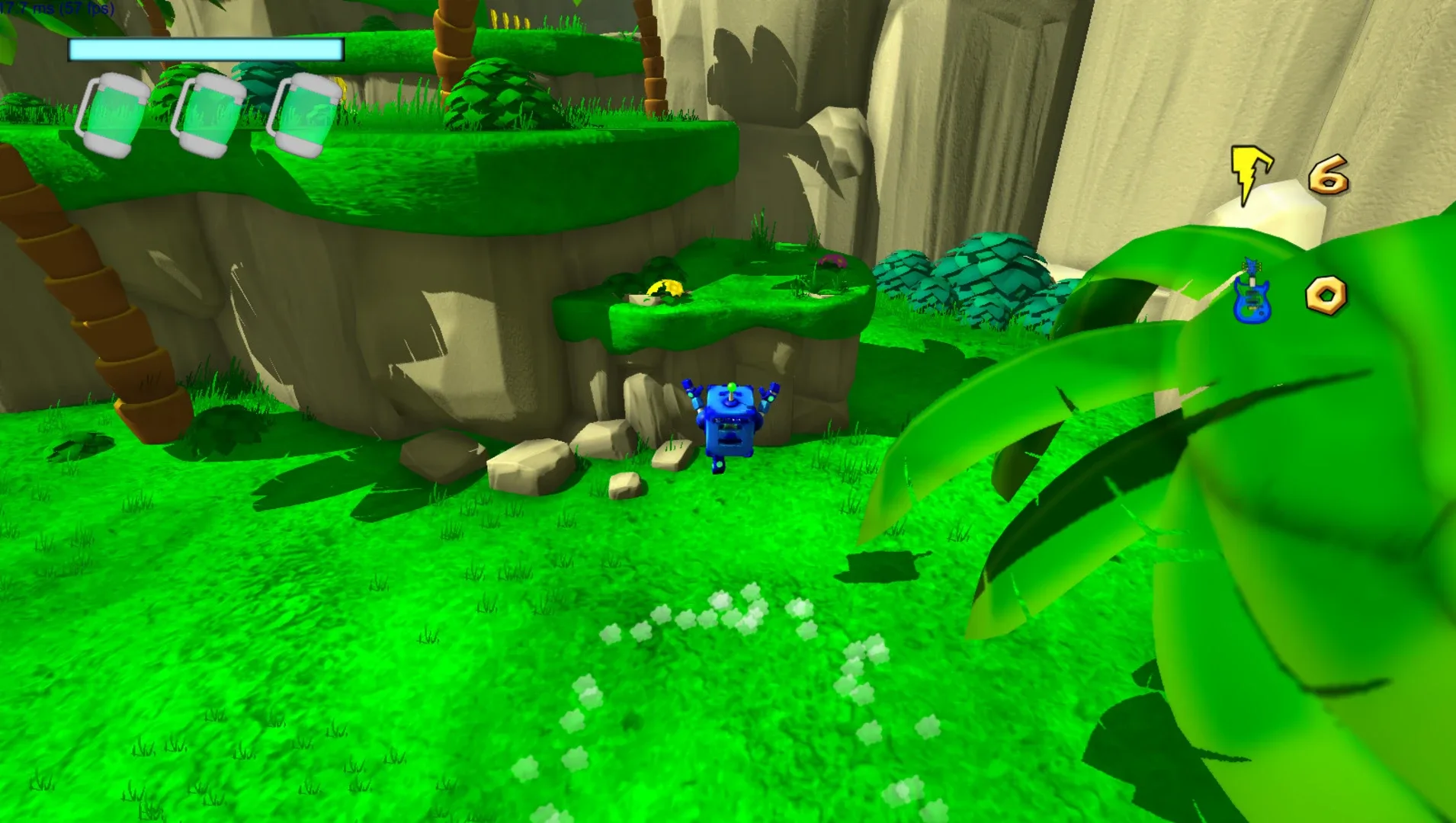Image resolution: width=1456 pixels, height=823 pixels.
Task: Select the blue robot character
Action: click(x=730, y=427)
